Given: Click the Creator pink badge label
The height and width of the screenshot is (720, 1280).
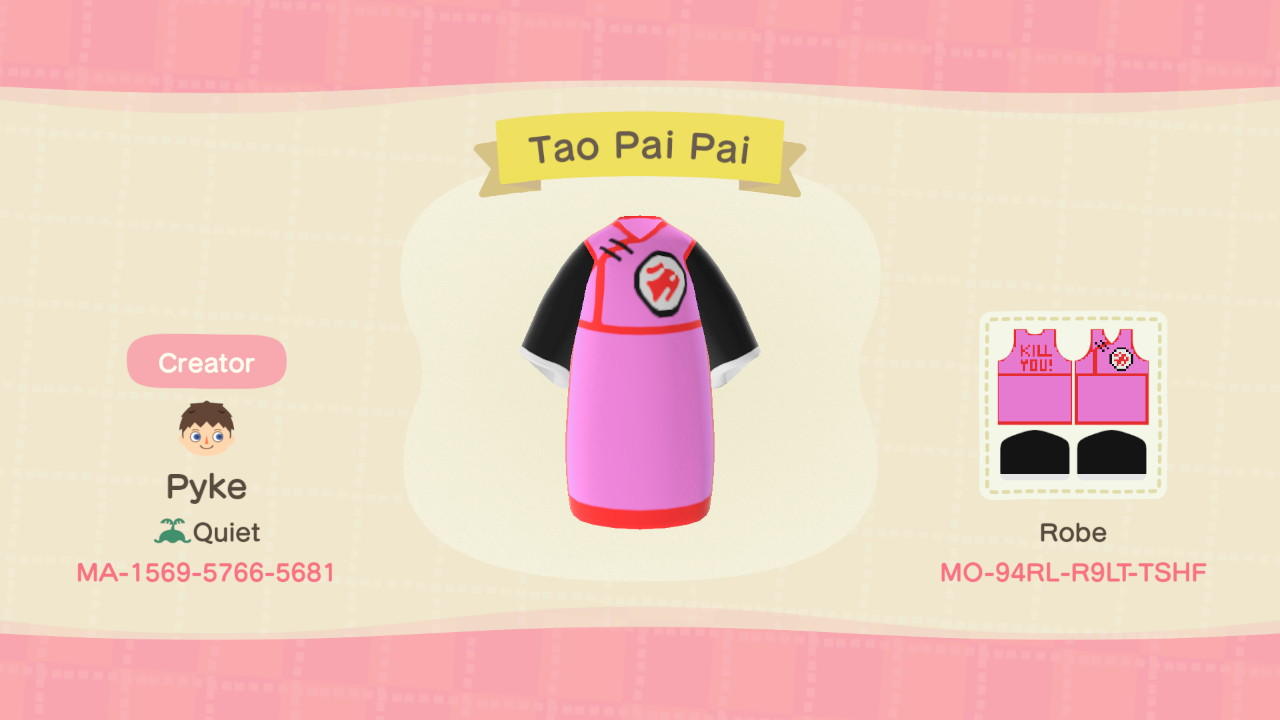Looking at the screenshot, I should (x=205, y=362).
